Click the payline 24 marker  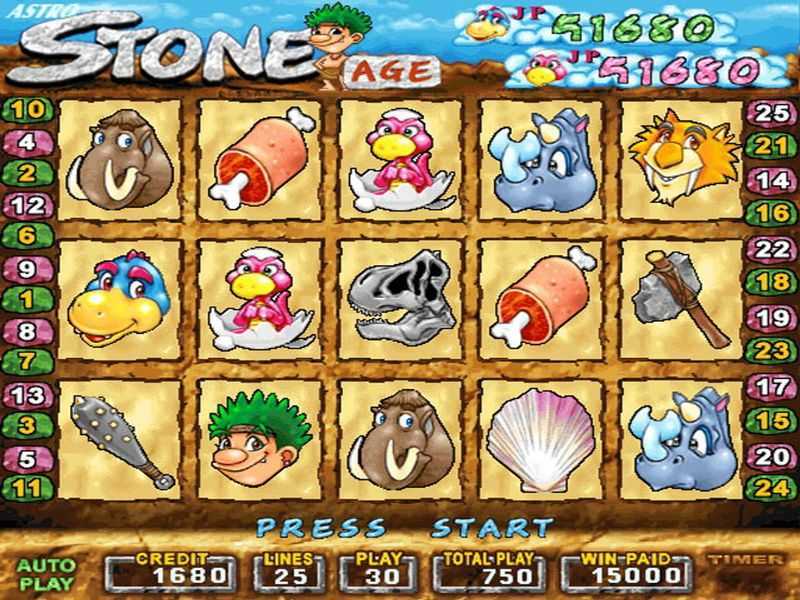[771, 489]
